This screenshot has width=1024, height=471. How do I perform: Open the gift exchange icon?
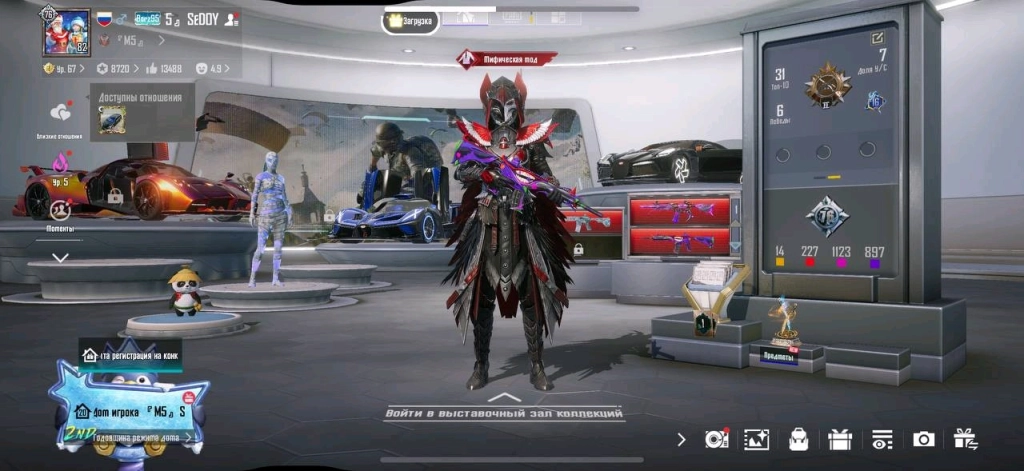pos(965,438)
